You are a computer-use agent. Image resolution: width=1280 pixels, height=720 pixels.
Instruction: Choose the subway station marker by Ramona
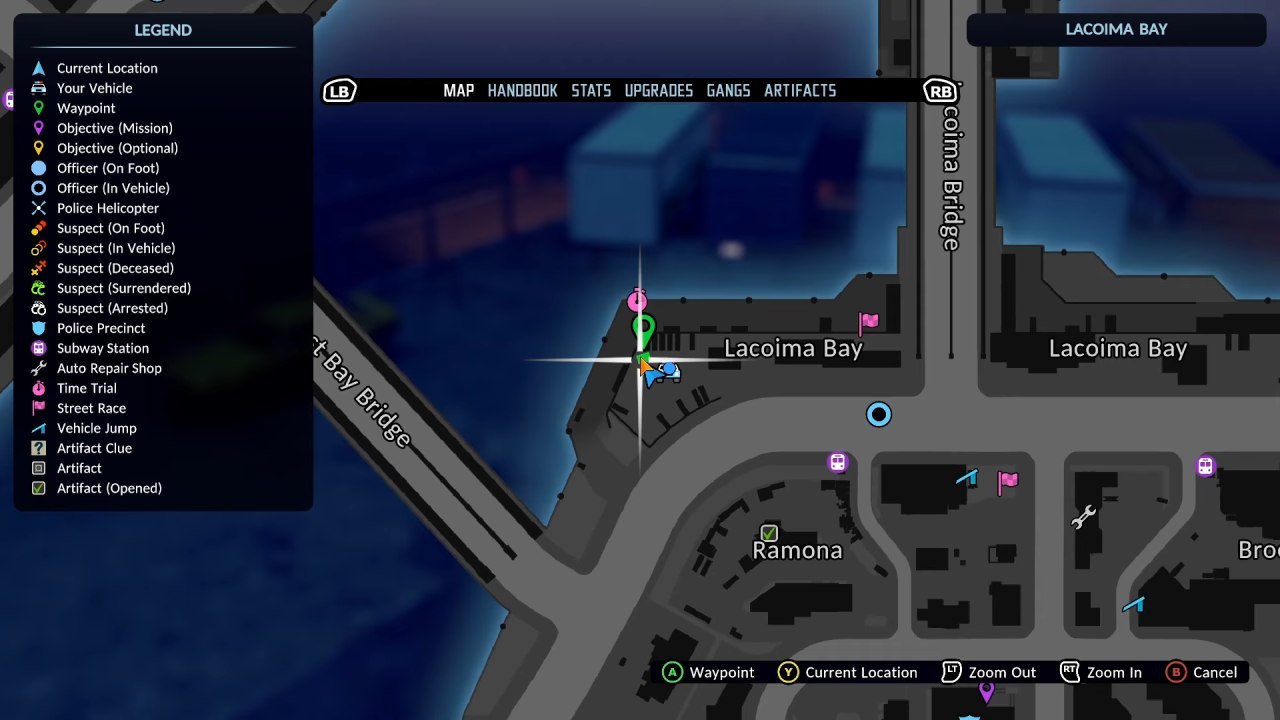point(838,462)
